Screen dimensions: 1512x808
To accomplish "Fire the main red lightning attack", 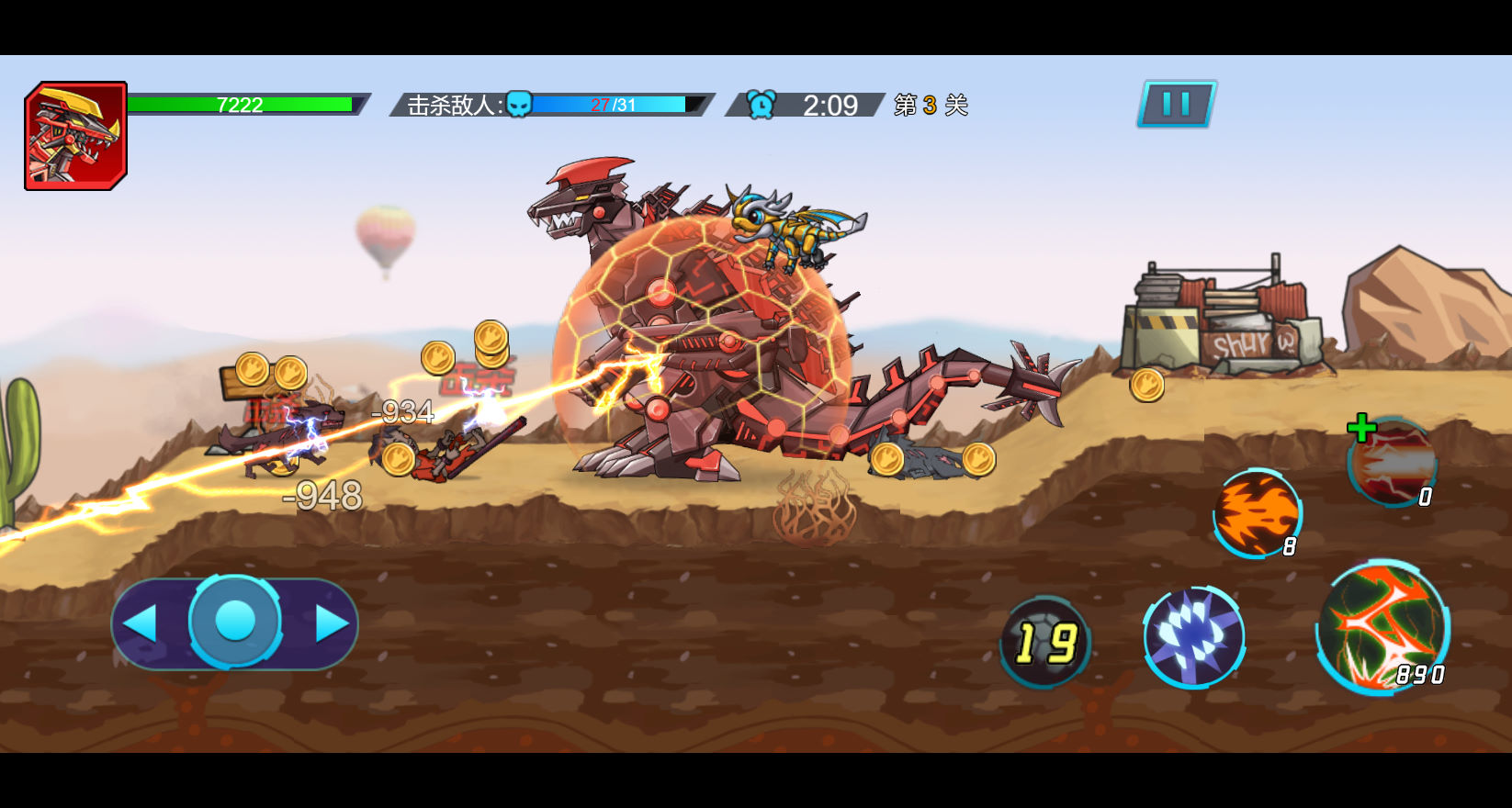I will coord(1382,627).
